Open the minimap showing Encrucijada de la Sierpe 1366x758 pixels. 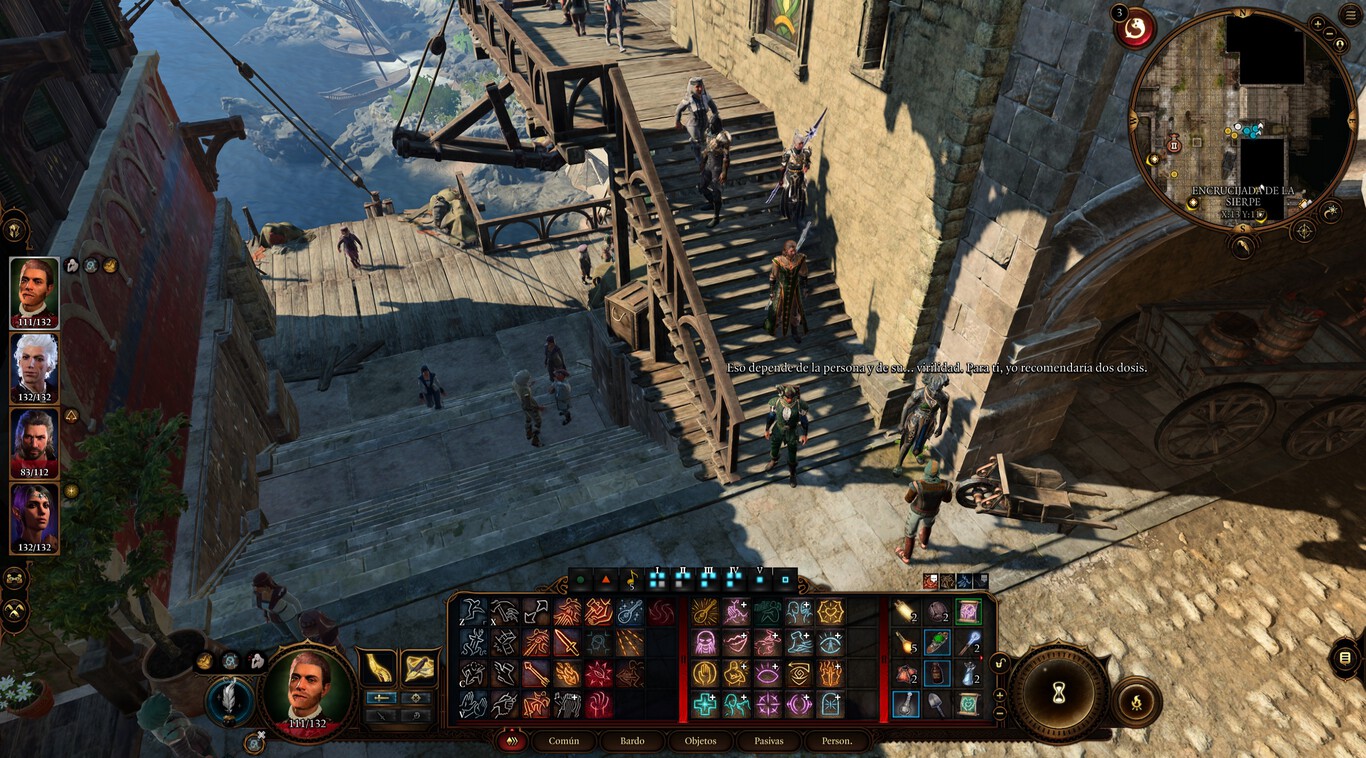click(x=1242, y=120)
